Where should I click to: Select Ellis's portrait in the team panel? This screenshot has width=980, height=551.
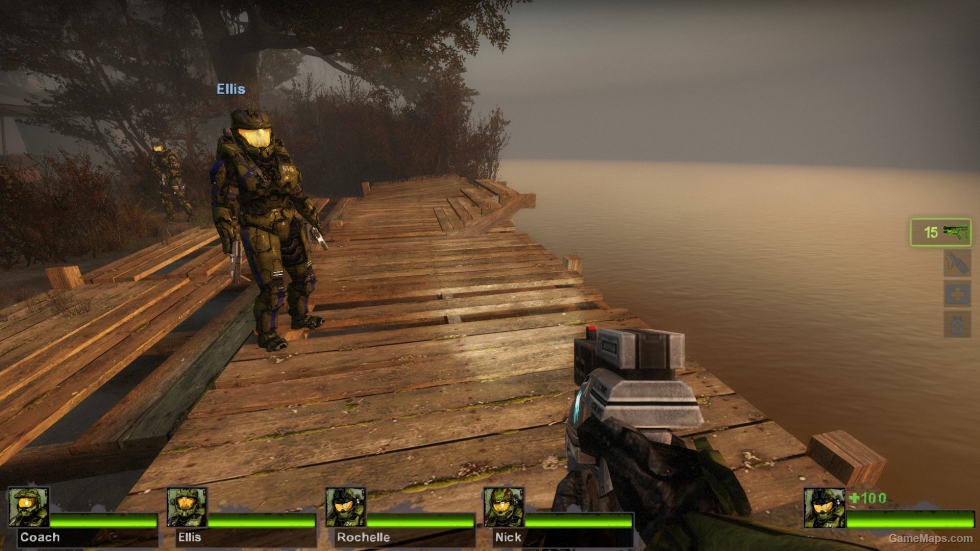coord(187,507)
